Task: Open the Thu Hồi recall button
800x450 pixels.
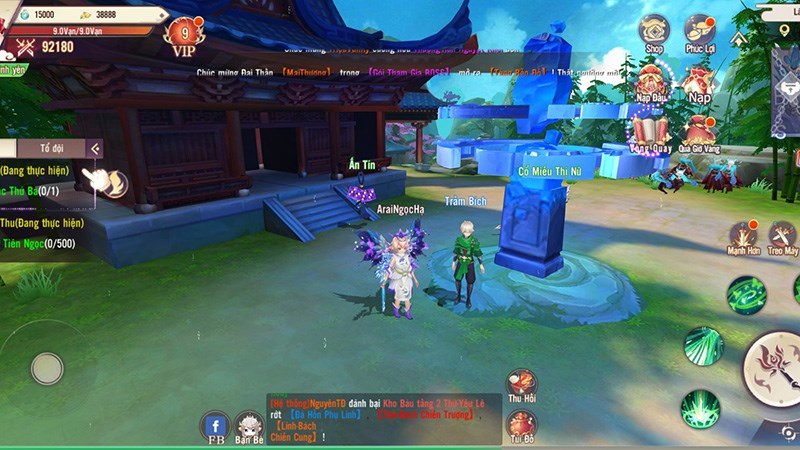Action: click(521, 383)
